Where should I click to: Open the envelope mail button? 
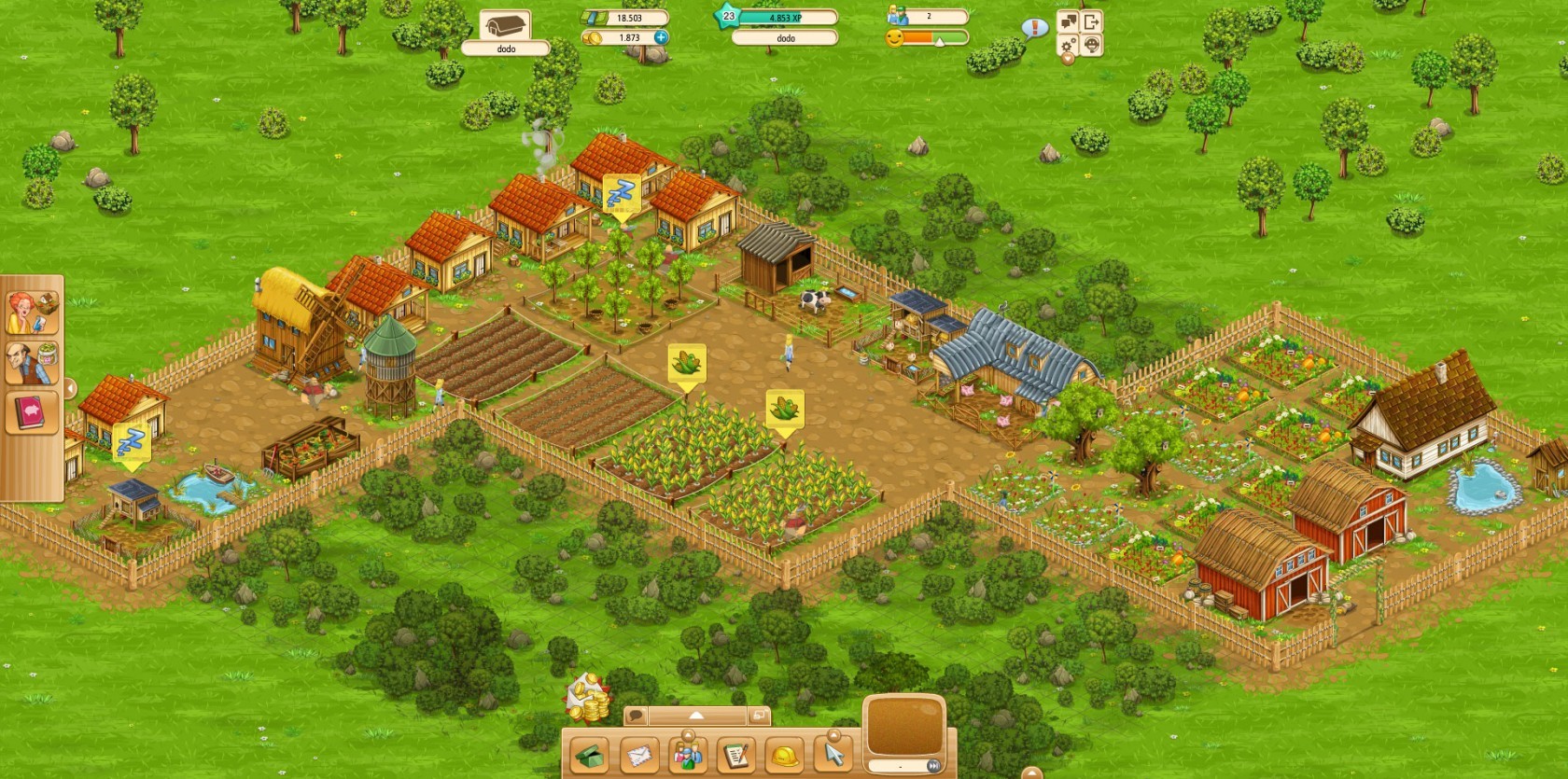point(639,755)
